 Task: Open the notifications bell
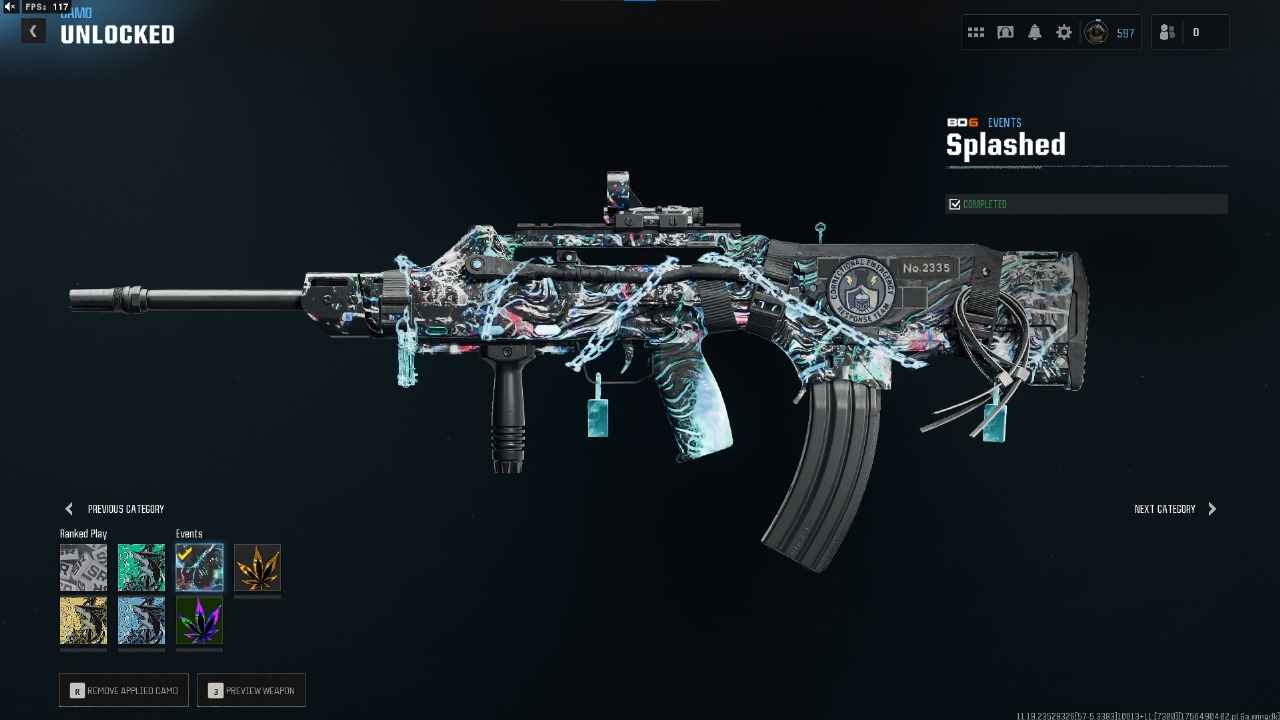pyautogui.click(x=1035, y=33)
